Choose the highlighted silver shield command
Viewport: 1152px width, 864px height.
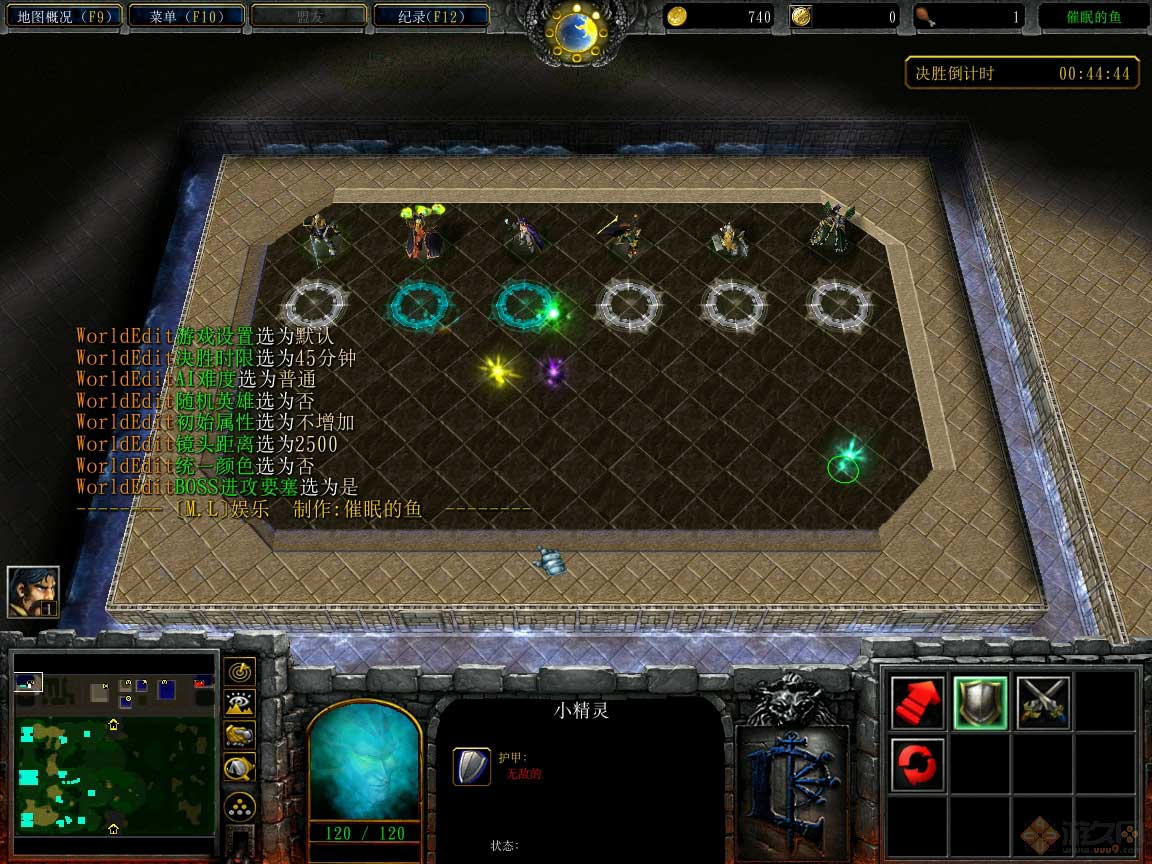coord(979,701)
